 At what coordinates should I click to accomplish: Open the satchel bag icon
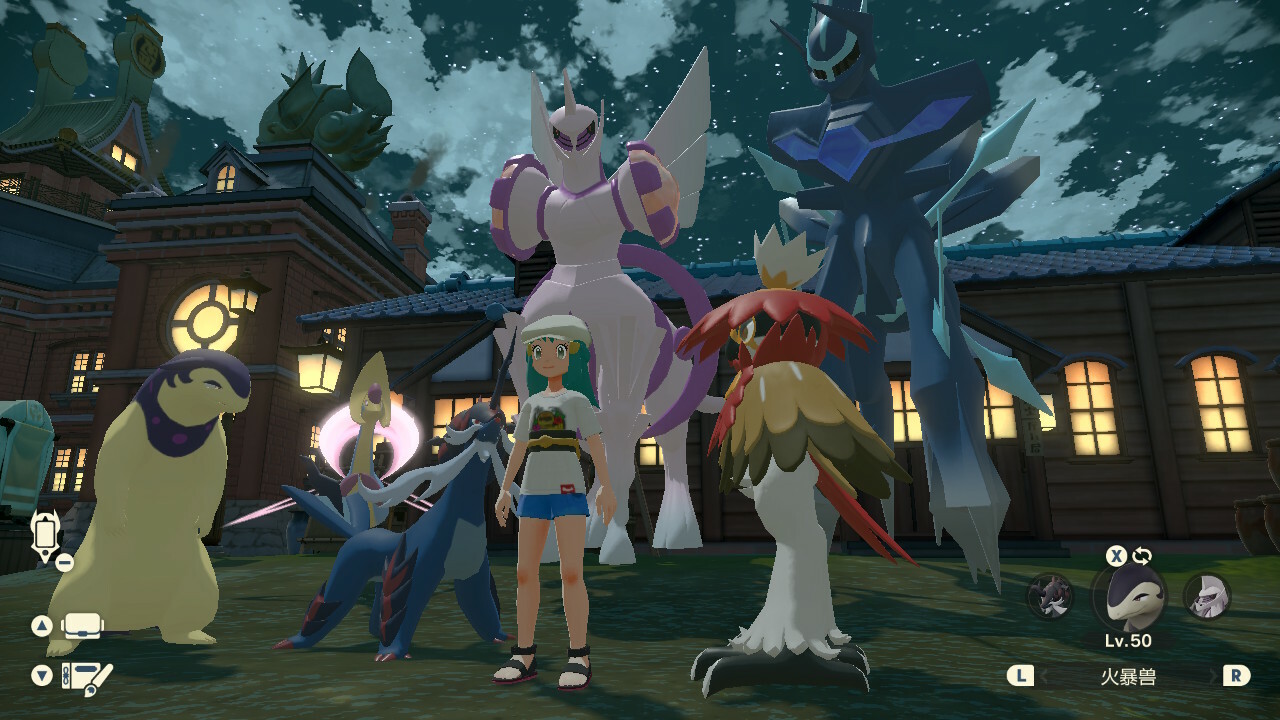[x=83, y=627]
